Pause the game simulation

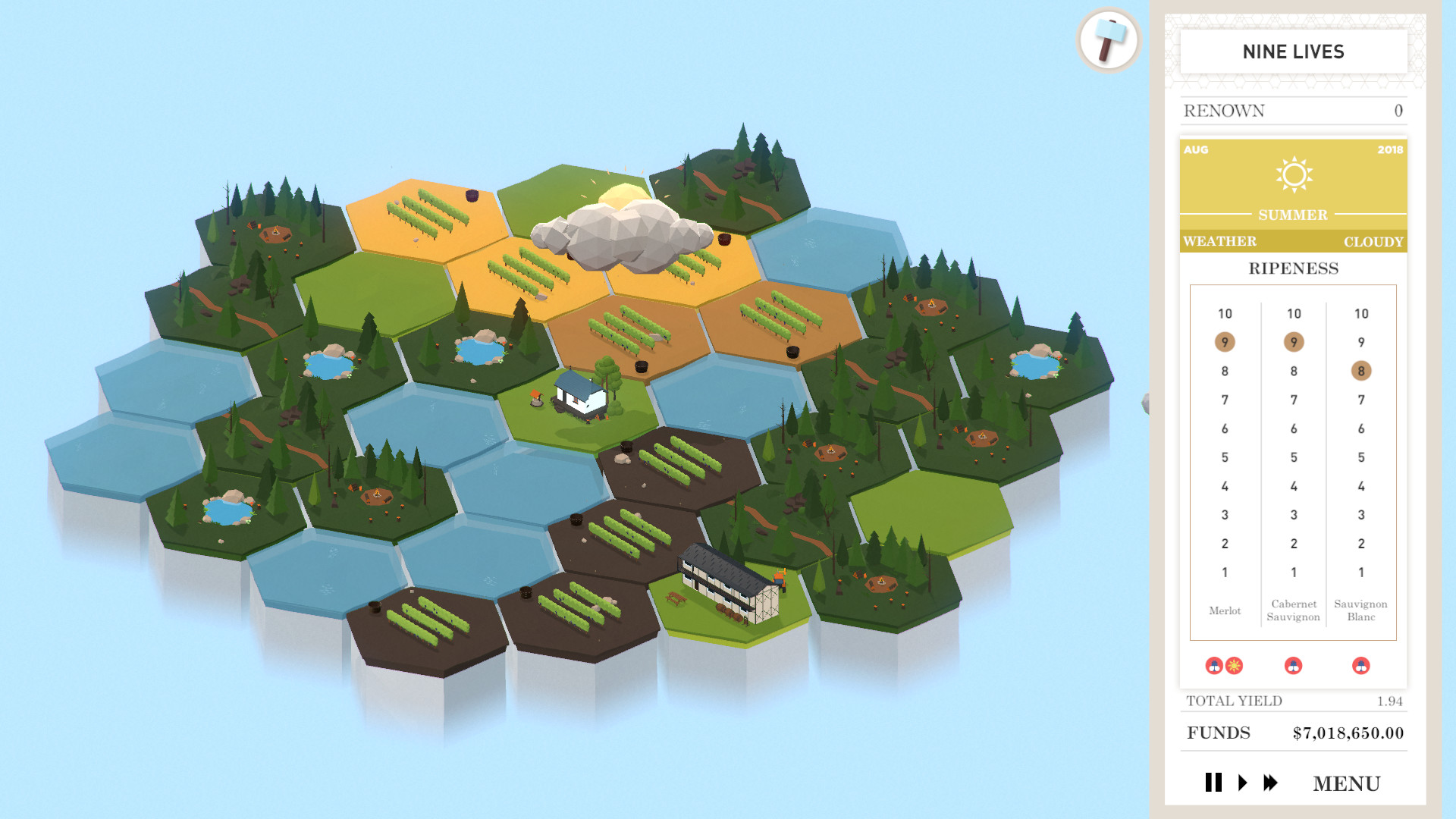click(x=1214, y=783)
